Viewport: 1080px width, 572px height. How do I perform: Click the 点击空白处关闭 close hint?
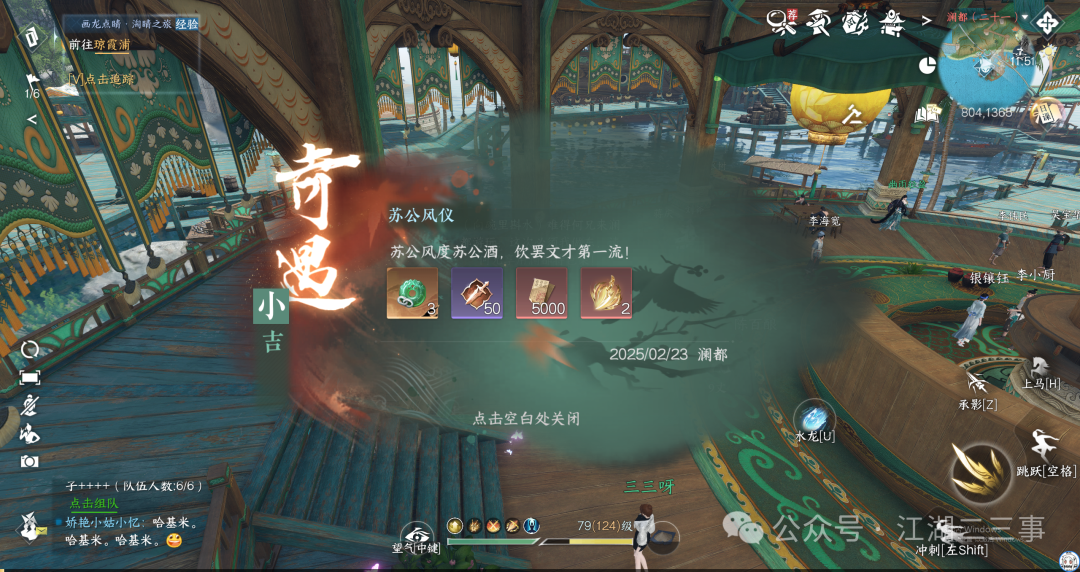click(526, 418)
